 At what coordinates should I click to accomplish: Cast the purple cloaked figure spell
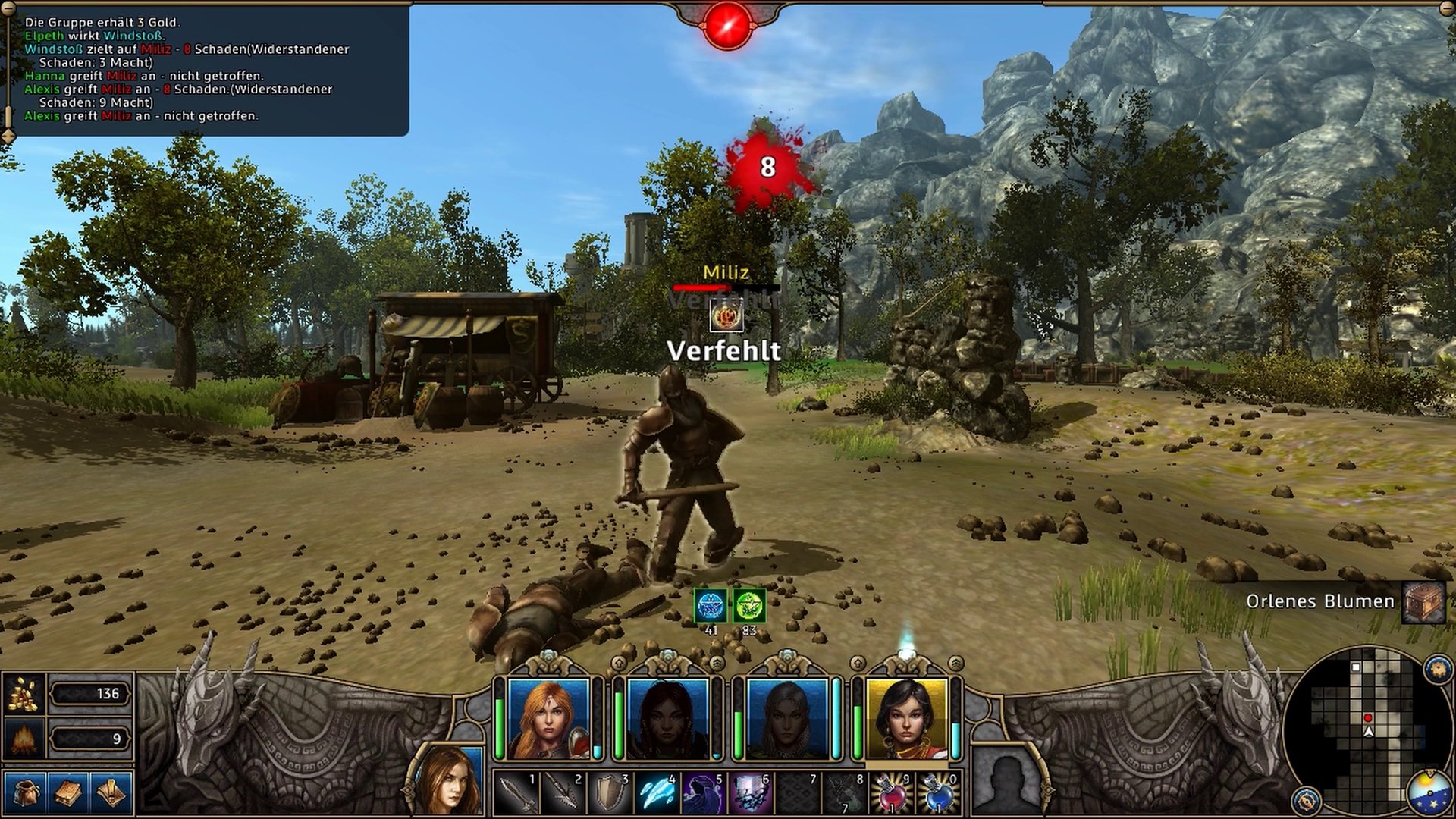click(x=703, y=793)
